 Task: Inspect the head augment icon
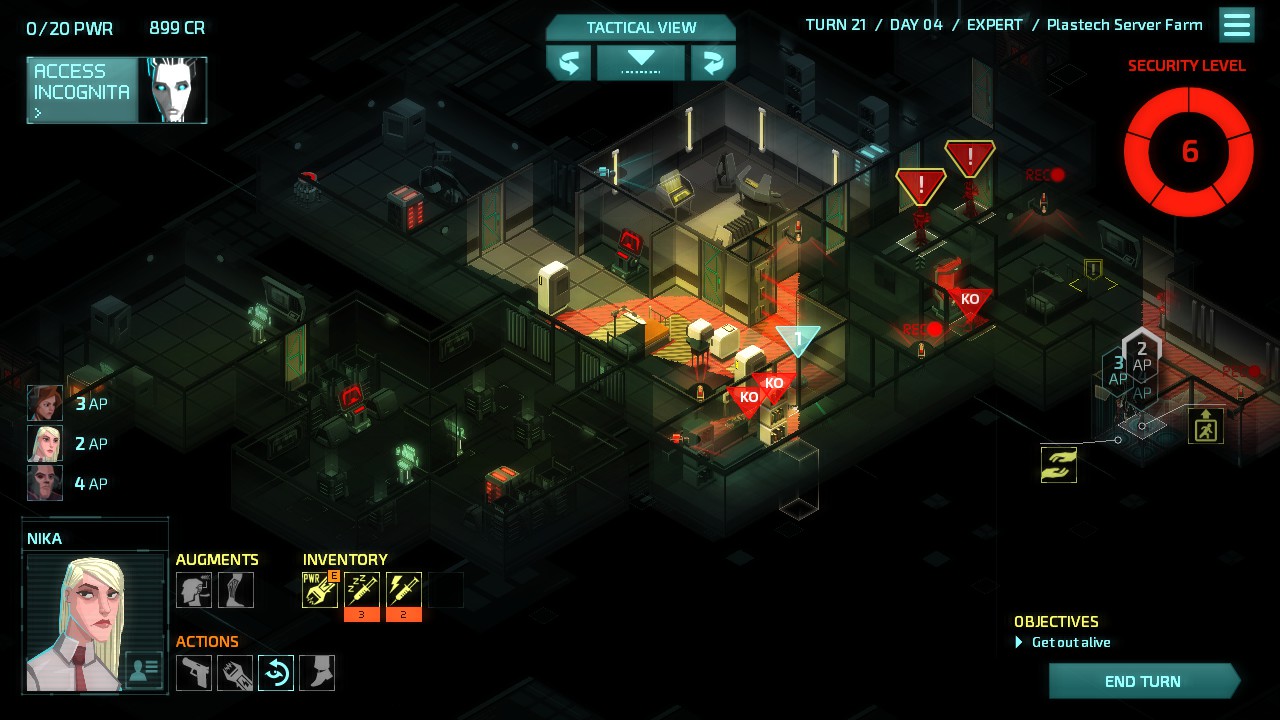tap(194, 590)
